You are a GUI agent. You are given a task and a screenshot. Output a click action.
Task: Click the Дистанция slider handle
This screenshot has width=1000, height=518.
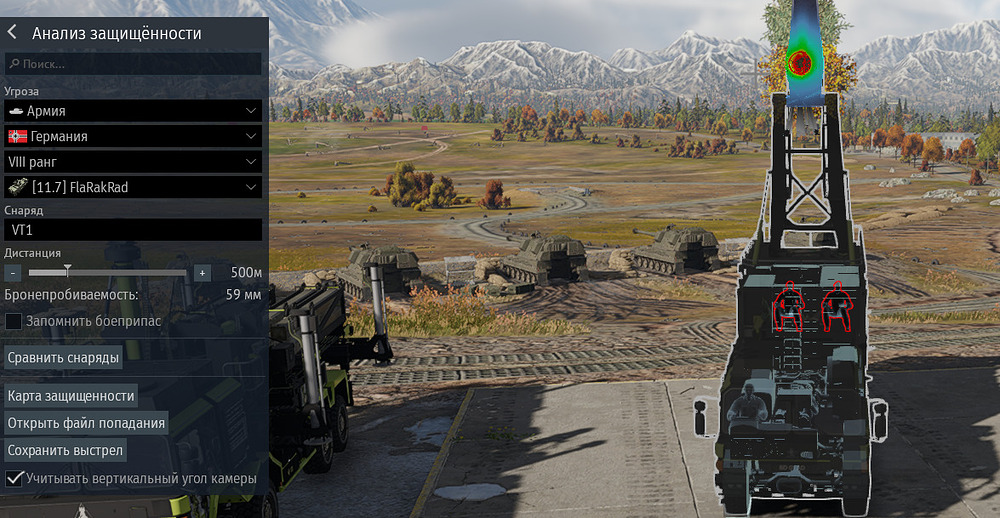(x=67, y=271)
